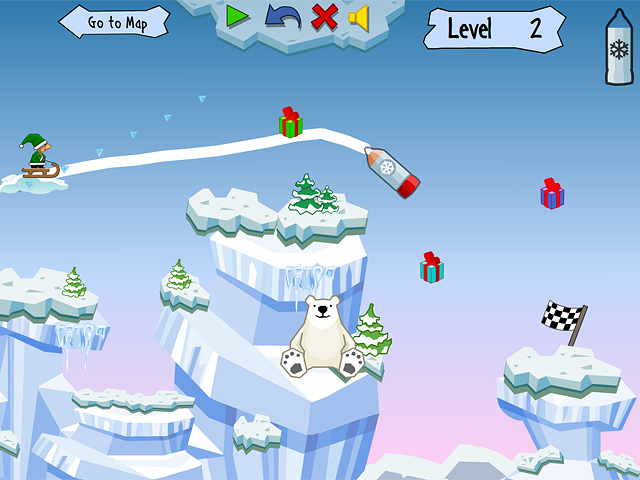Toggle sound with the yellow speaker icon

coord(358,17)
